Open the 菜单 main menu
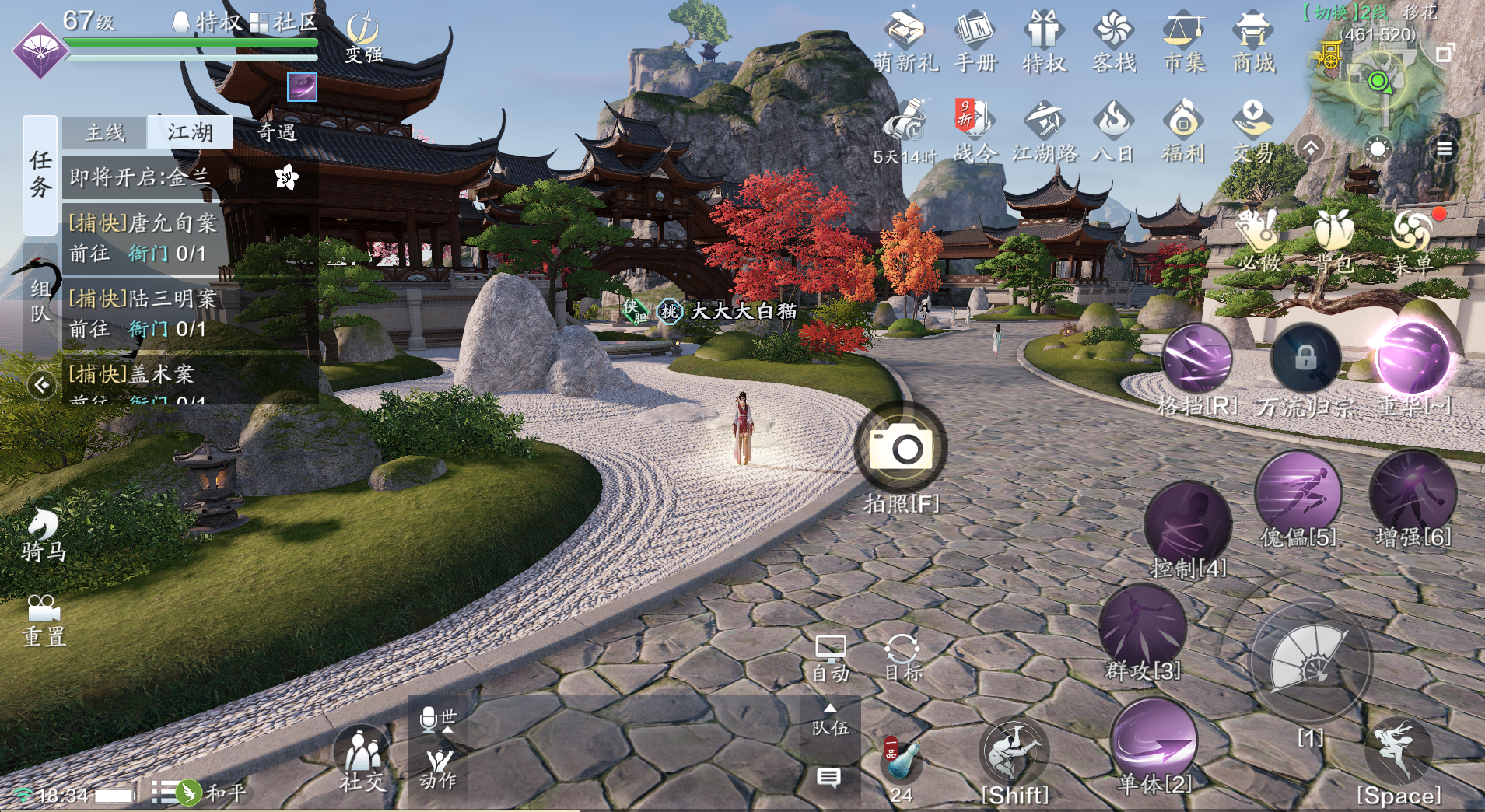Viewport: 1485px width, 812px height. click(x=1412, y=241)
